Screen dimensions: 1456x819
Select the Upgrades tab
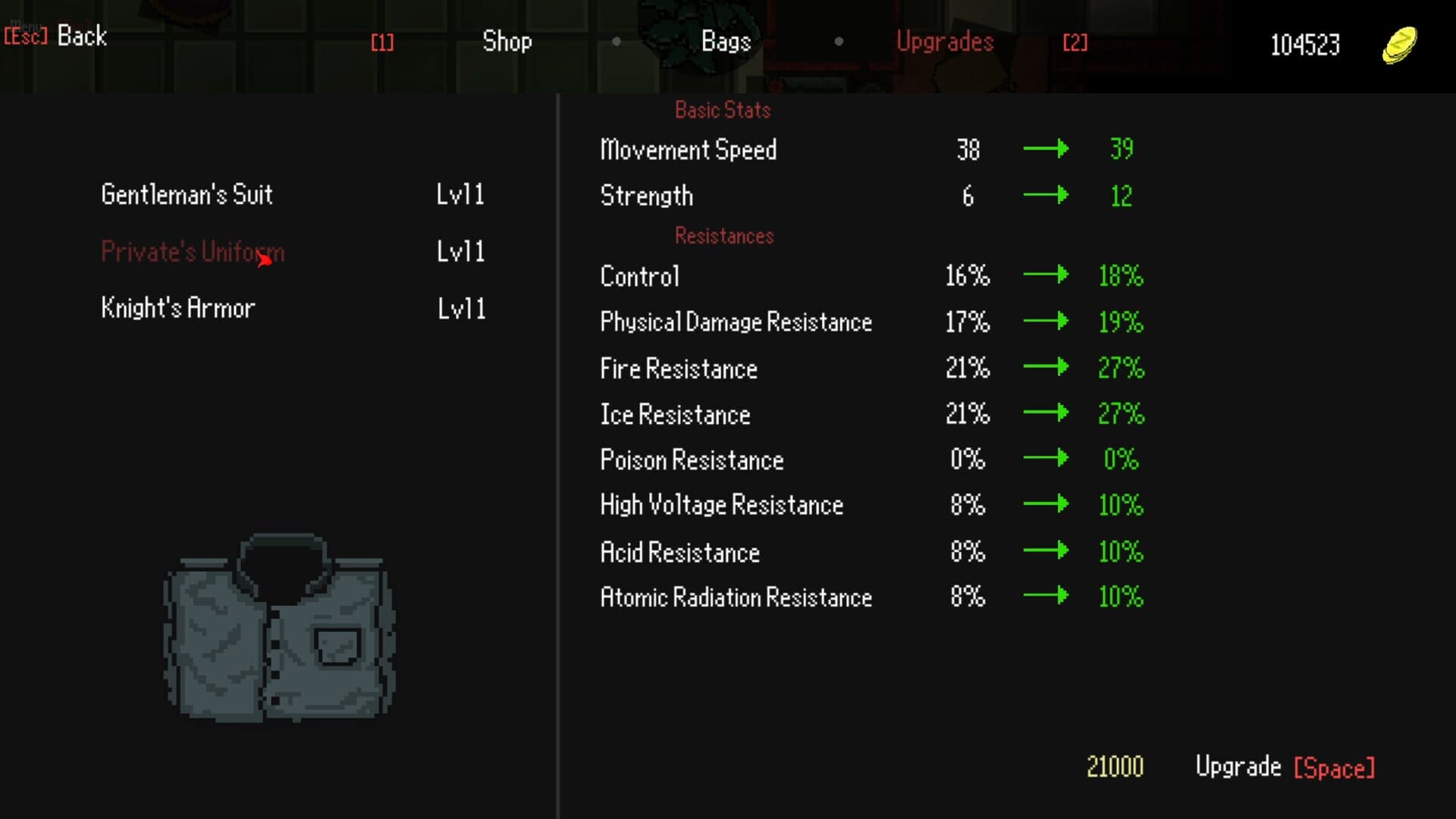point(945,42)
